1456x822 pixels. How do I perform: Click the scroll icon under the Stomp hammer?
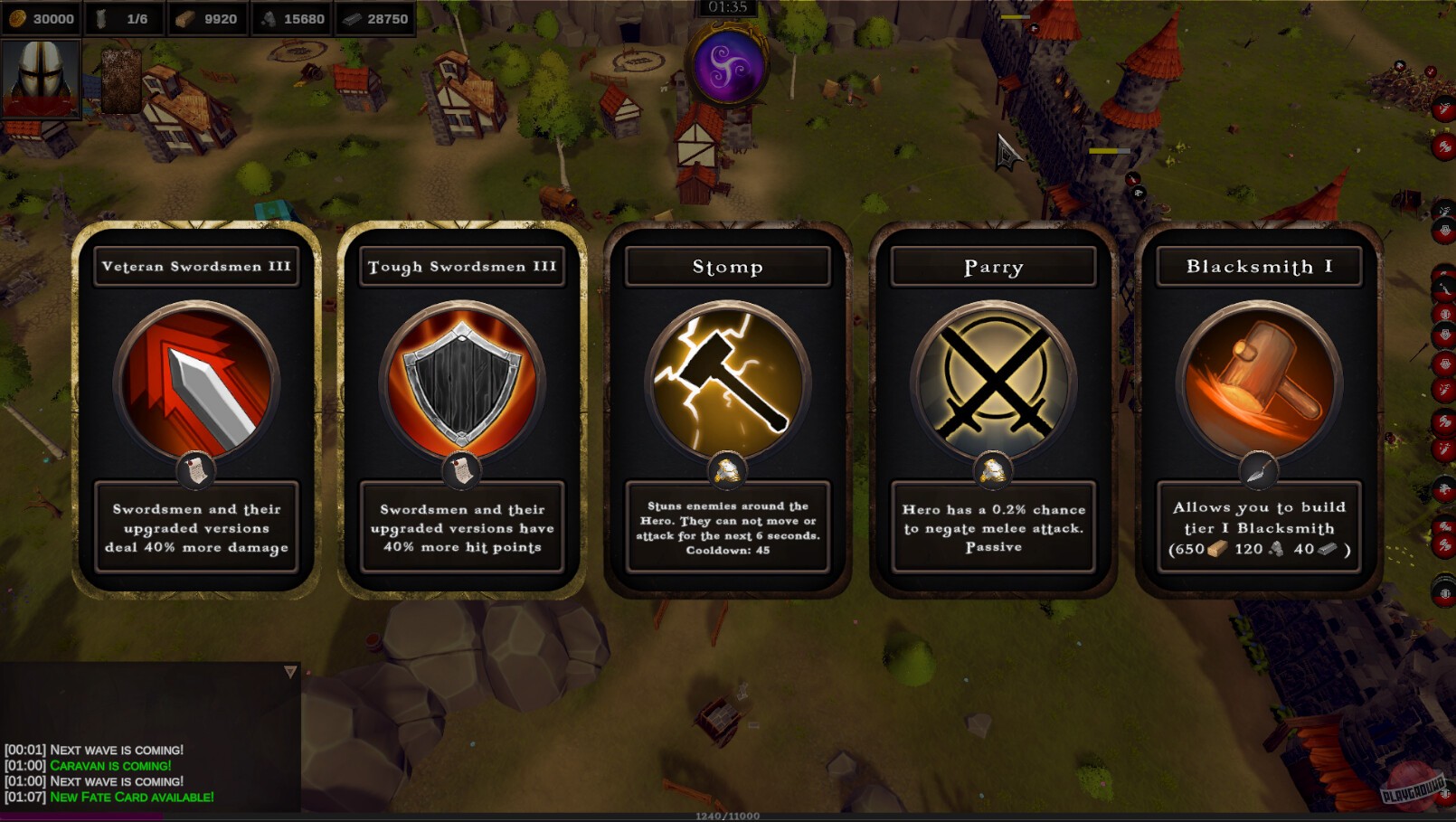[x=728, y=468]
